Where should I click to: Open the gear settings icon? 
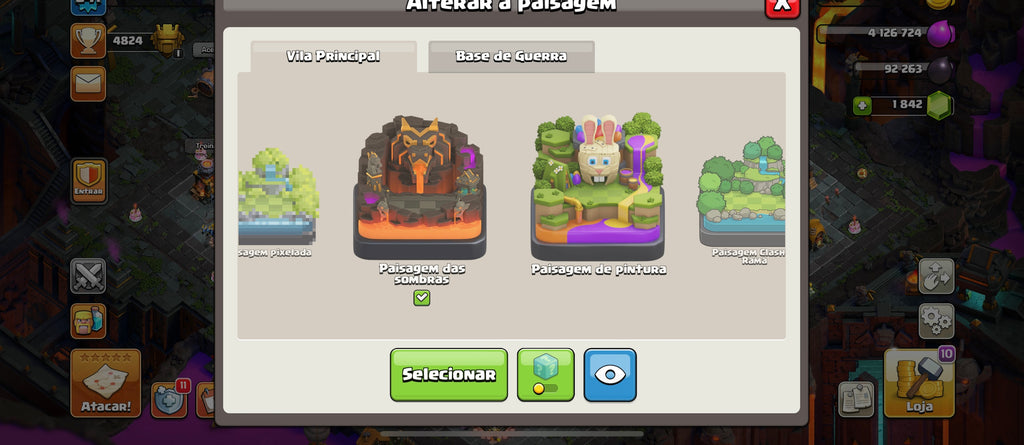pyautogui.click(x=936, y=320)
